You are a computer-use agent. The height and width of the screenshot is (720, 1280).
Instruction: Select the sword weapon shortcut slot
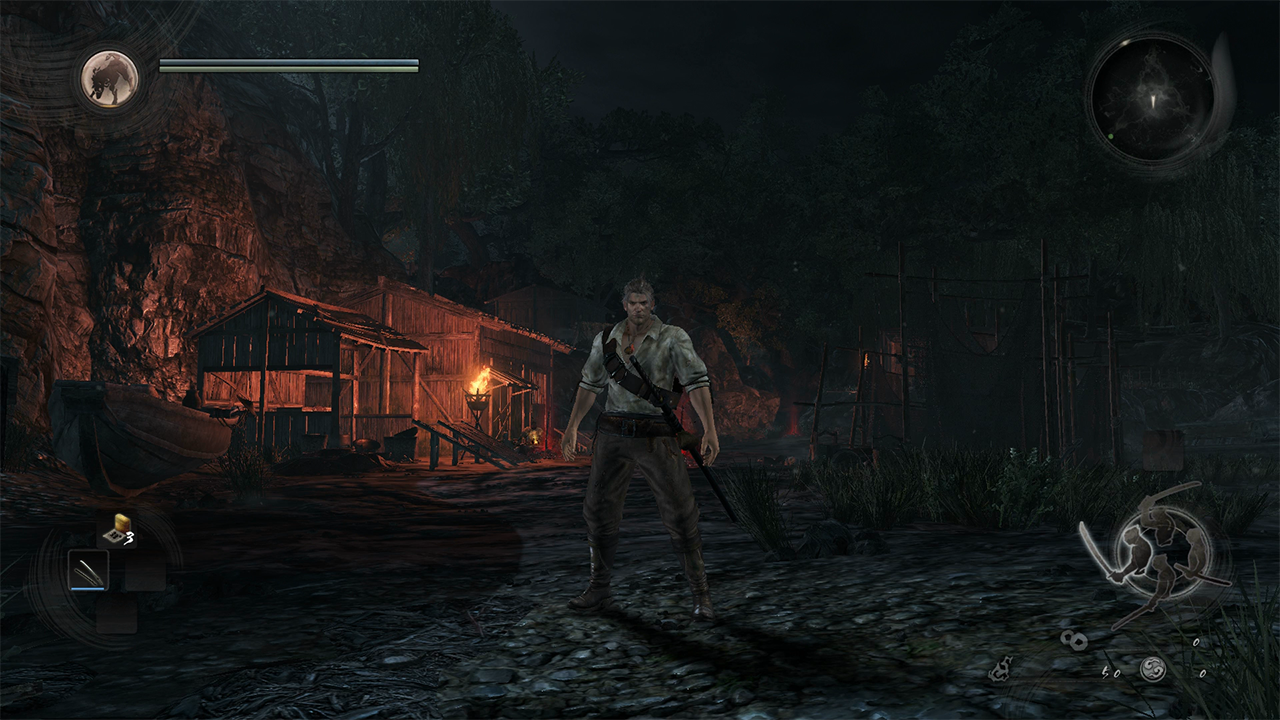87,571
